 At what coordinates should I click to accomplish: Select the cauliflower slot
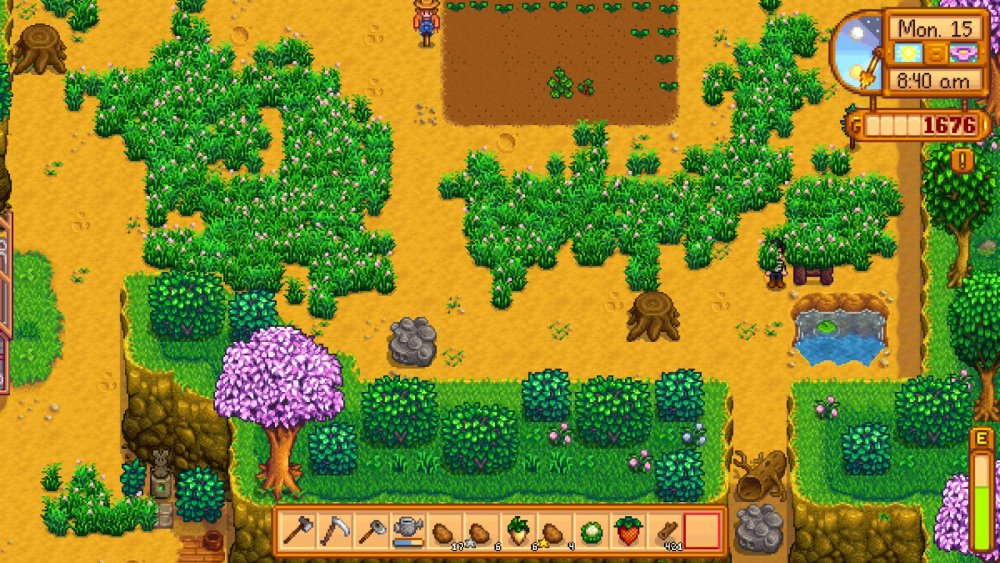(x=591, y=530)
